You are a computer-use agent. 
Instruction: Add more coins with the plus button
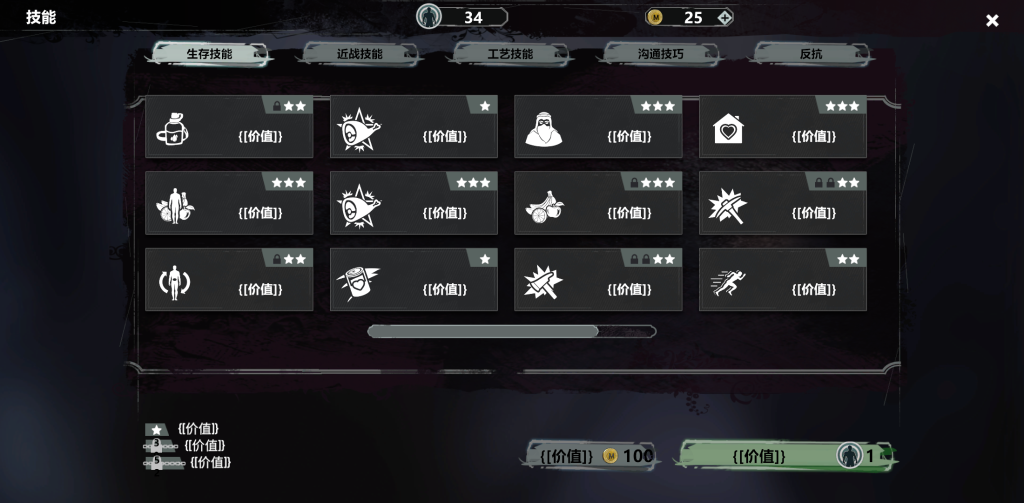pos(725,17)
